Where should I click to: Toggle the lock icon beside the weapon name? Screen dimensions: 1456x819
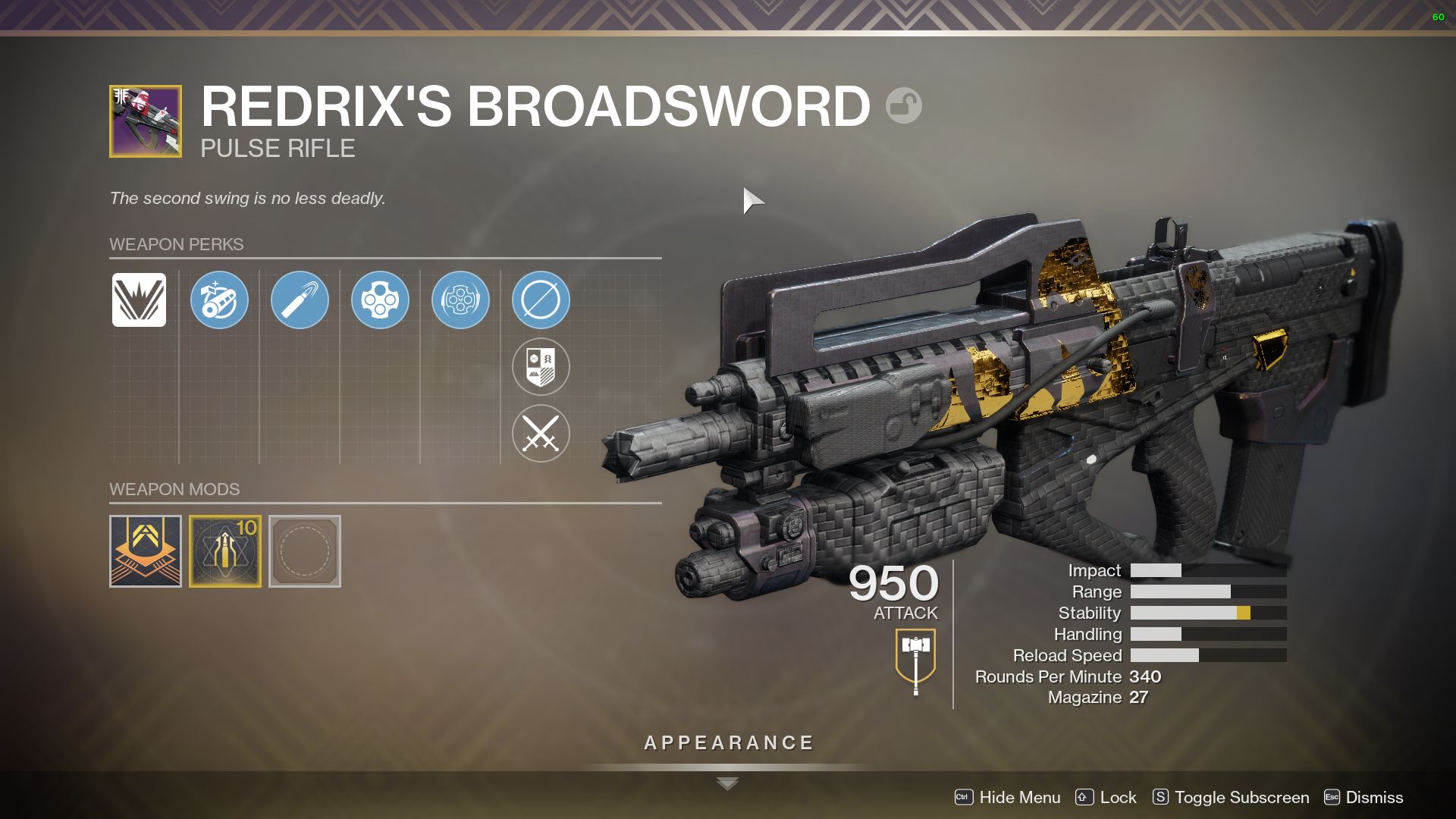point(903,105)
